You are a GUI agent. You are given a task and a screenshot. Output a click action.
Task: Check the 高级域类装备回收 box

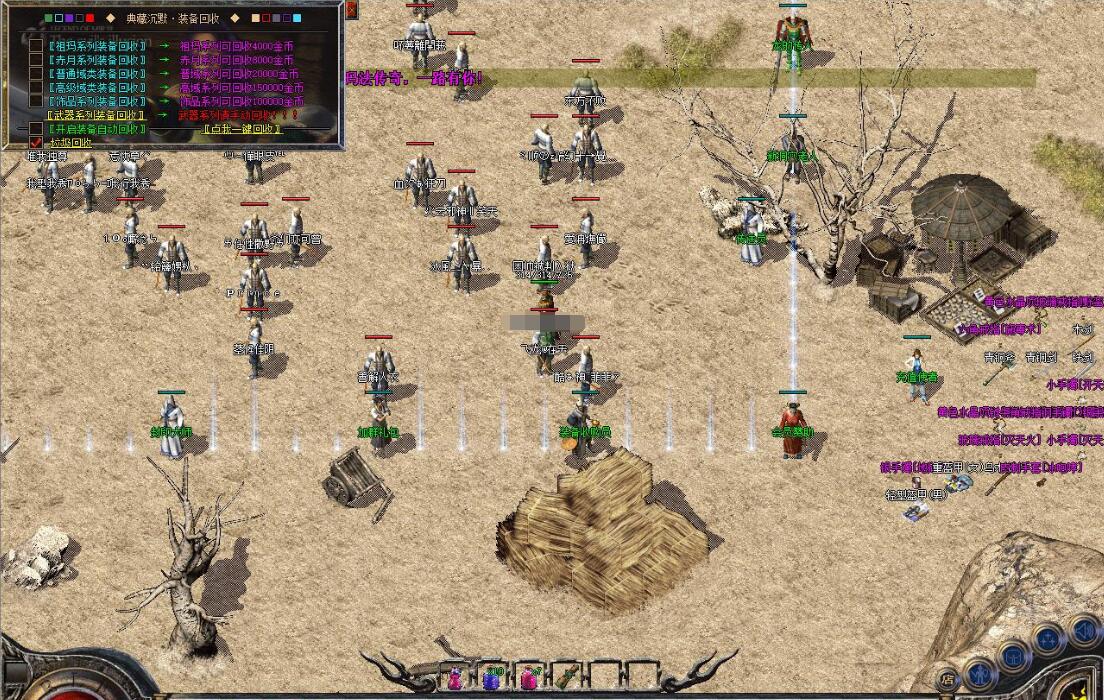[x=36, y=87]
